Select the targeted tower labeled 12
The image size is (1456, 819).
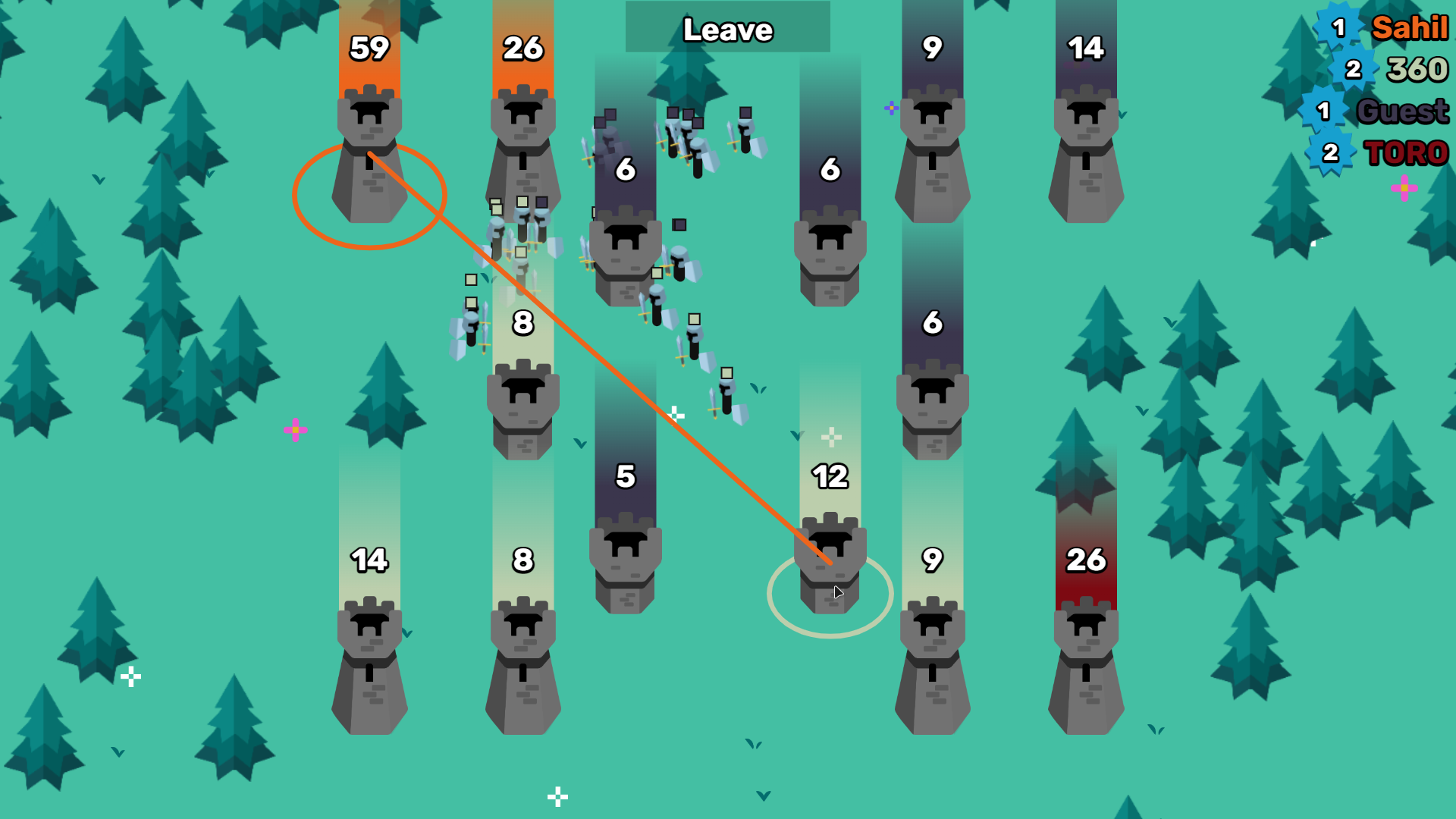click(x=830, y=554)
